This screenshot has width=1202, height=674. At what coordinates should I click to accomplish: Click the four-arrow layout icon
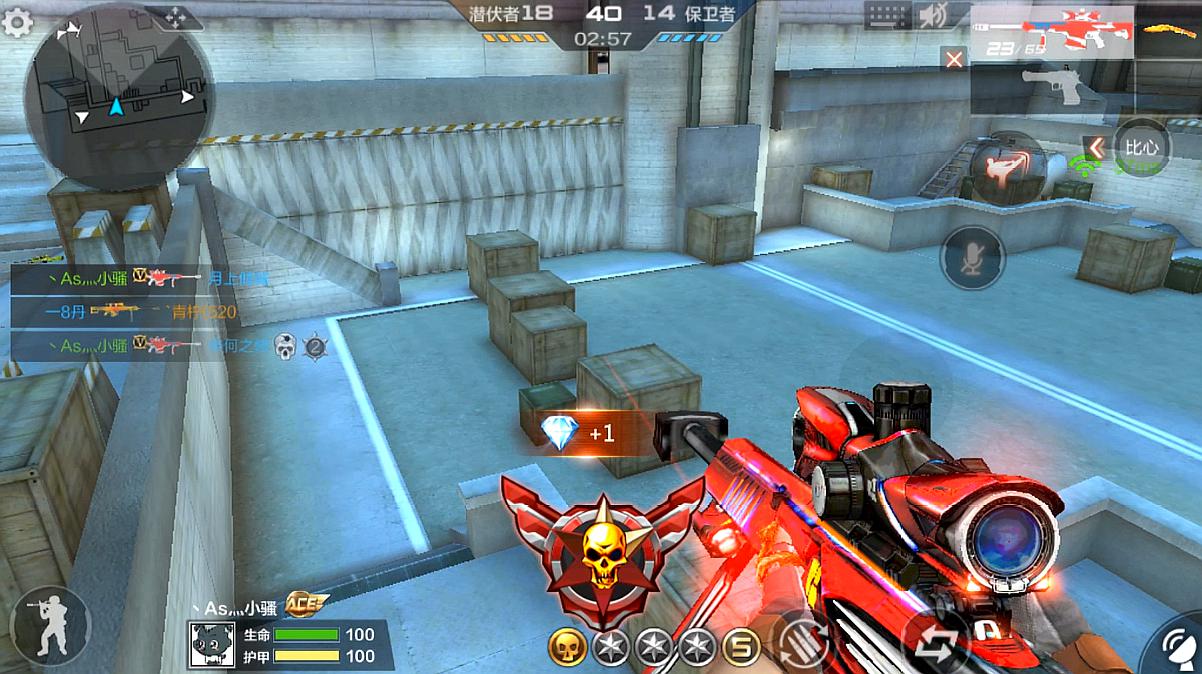174,17
